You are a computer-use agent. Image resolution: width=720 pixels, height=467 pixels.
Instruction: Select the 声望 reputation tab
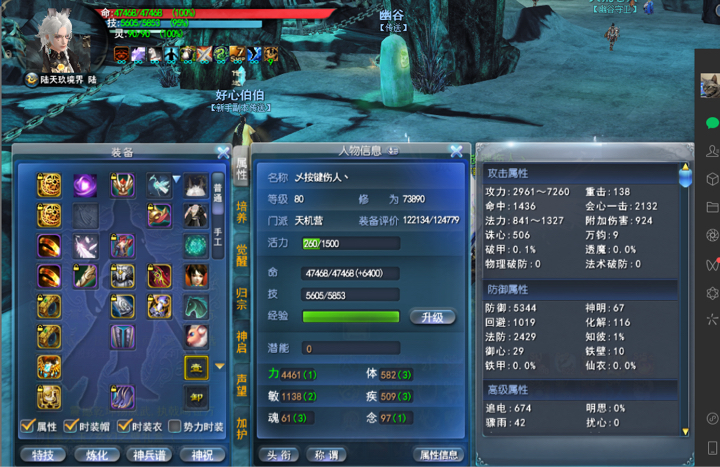click(241, 385)
